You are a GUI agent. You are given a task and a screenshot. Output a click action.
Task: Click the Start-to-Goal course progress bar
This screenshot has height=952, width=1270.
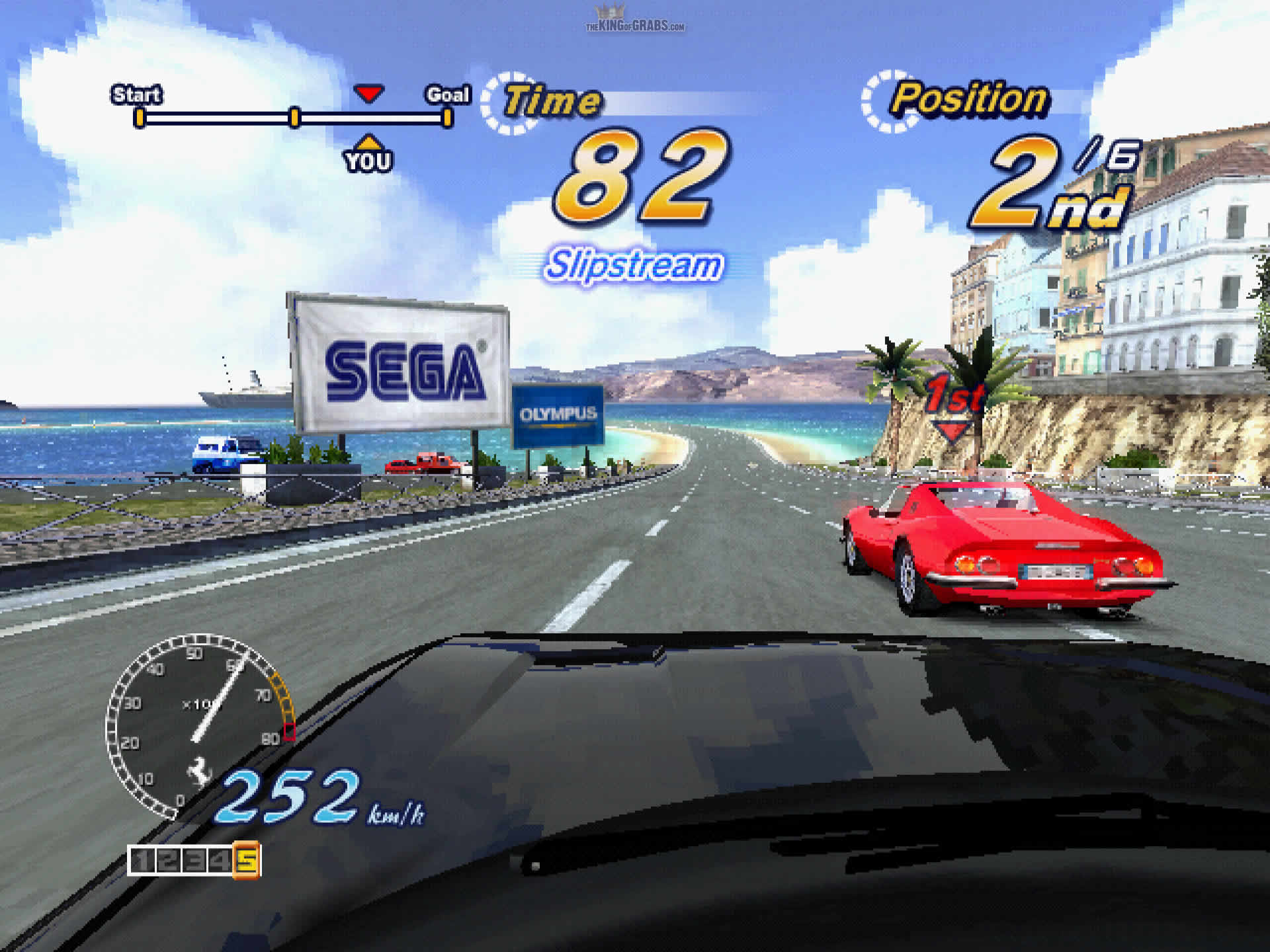293,118
